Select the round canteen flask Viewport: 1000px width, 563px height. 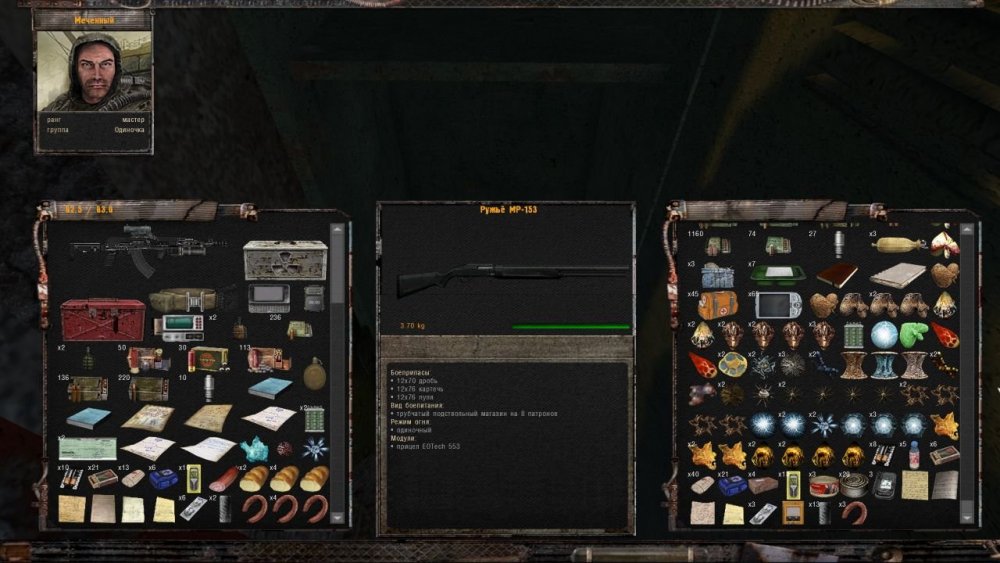tap(314, 373)
